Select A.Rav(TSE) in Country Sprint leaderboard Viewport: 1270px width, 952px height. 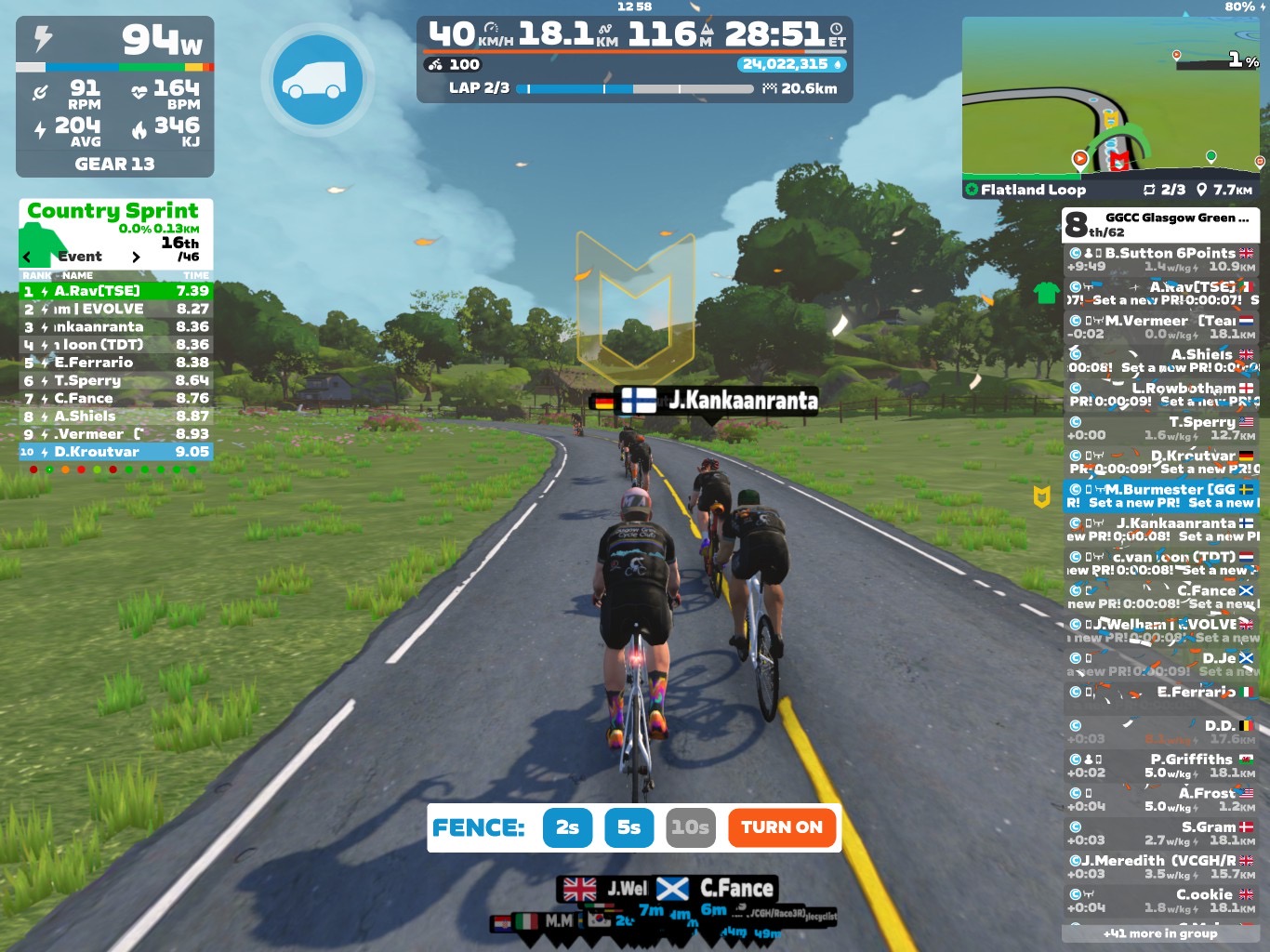tap(115, 291)
